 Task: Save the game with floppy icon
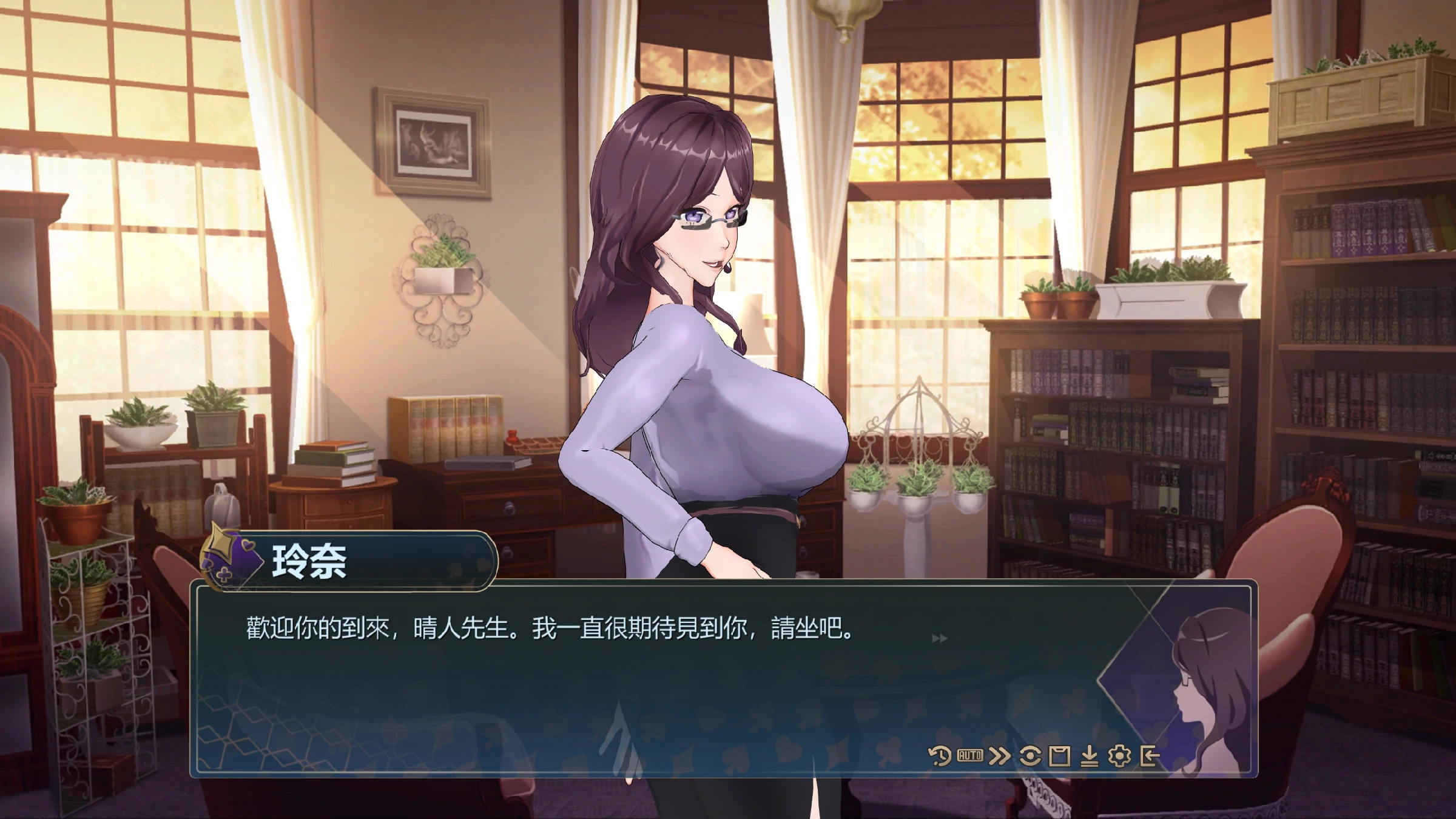point(1059,757)
